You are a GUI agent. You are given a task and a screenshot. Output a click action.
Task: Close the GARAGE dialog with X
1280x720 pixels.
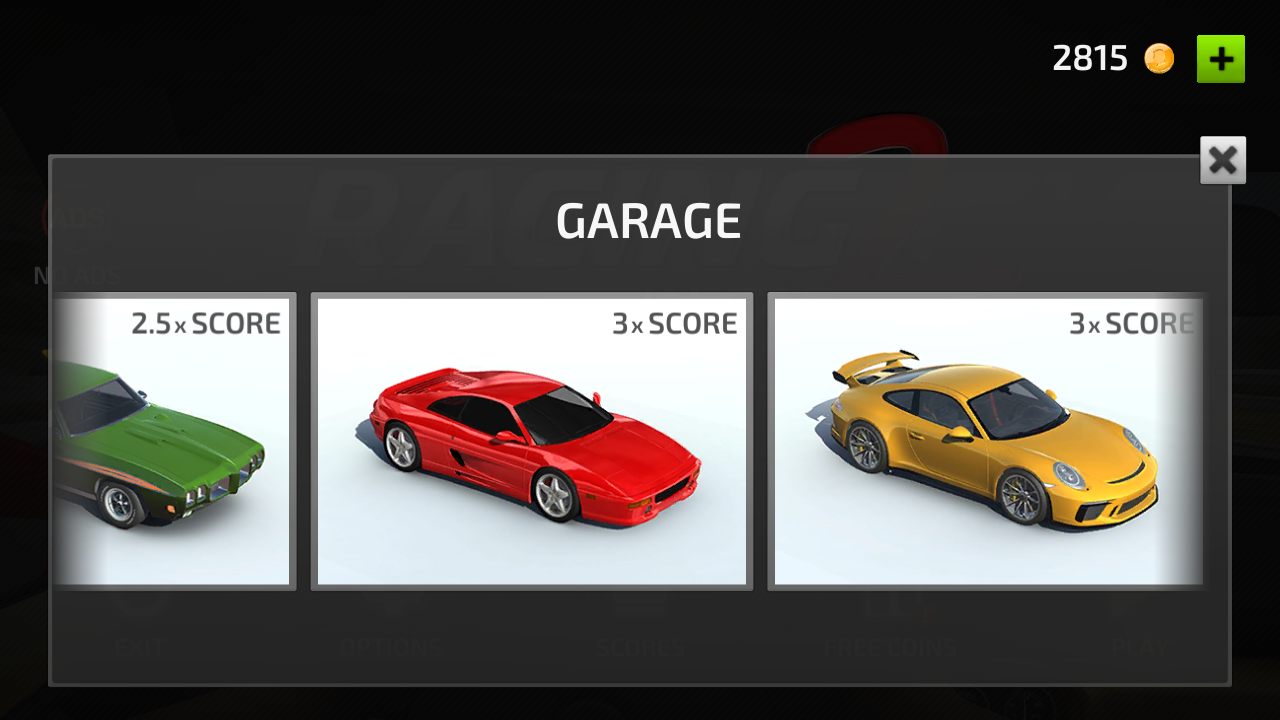[1222, 160]
